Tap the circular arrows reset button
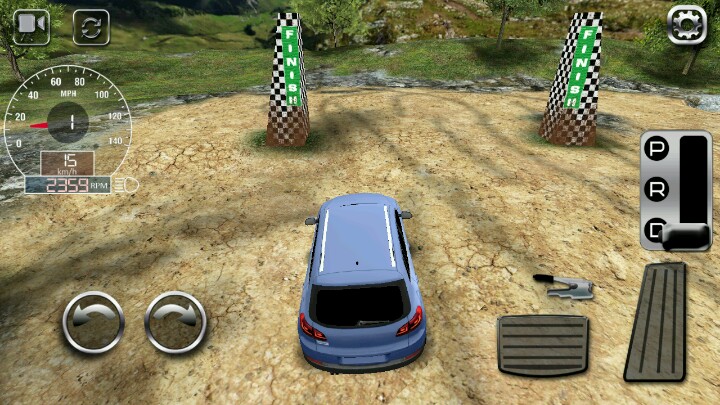The image size is (720, 405). (x=91, y=27)
